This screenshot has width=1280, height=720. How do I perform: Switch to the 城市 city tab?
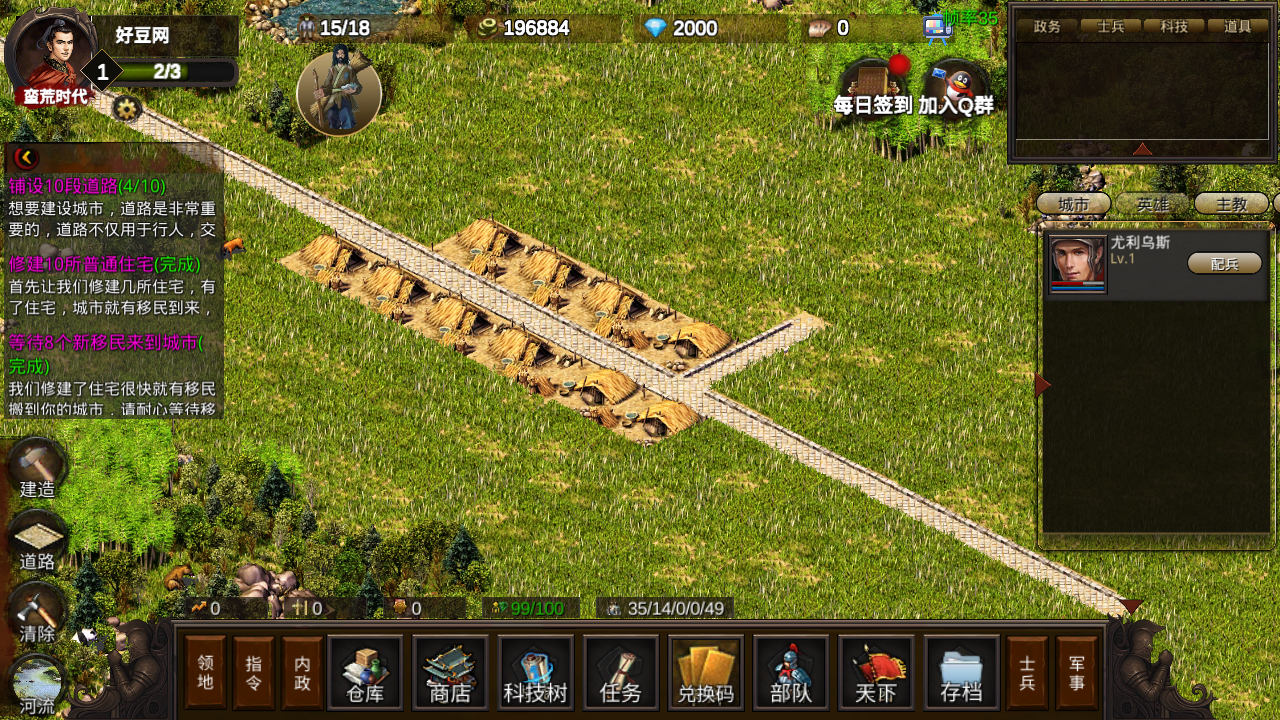(x=1073, y=204)
